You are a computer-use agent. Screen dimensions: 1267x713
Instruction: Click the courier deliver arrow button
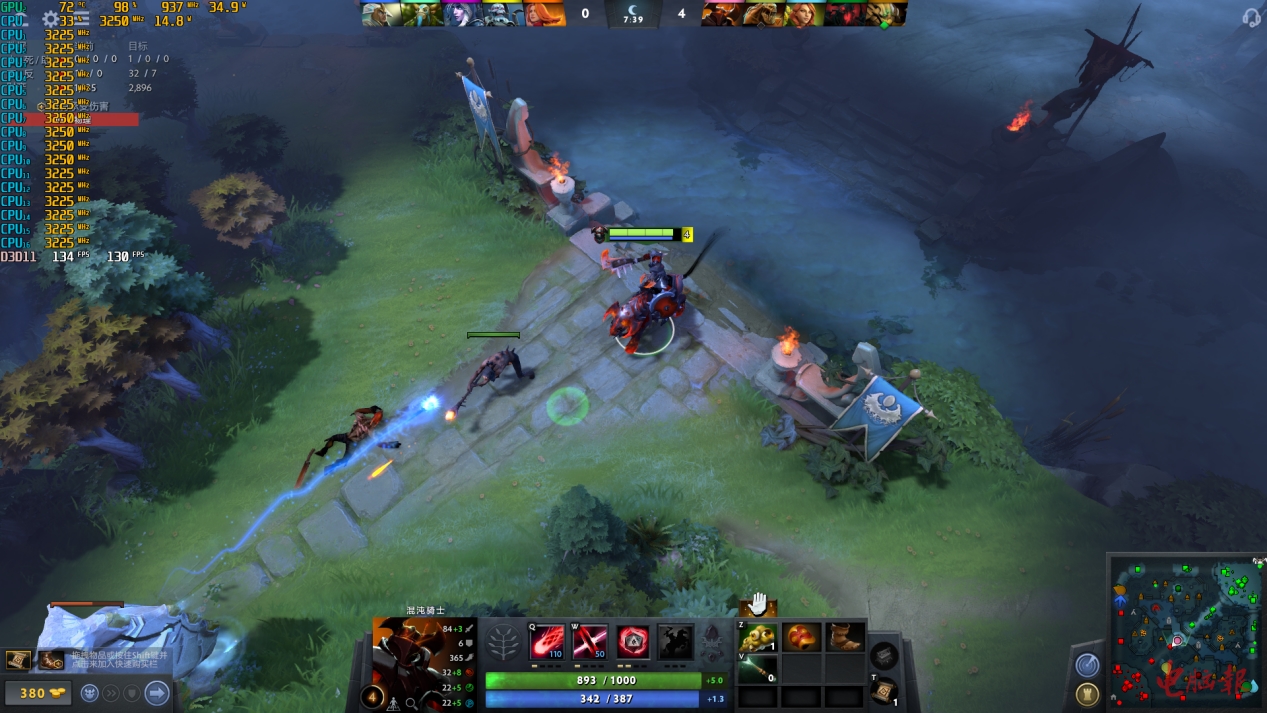157,692
